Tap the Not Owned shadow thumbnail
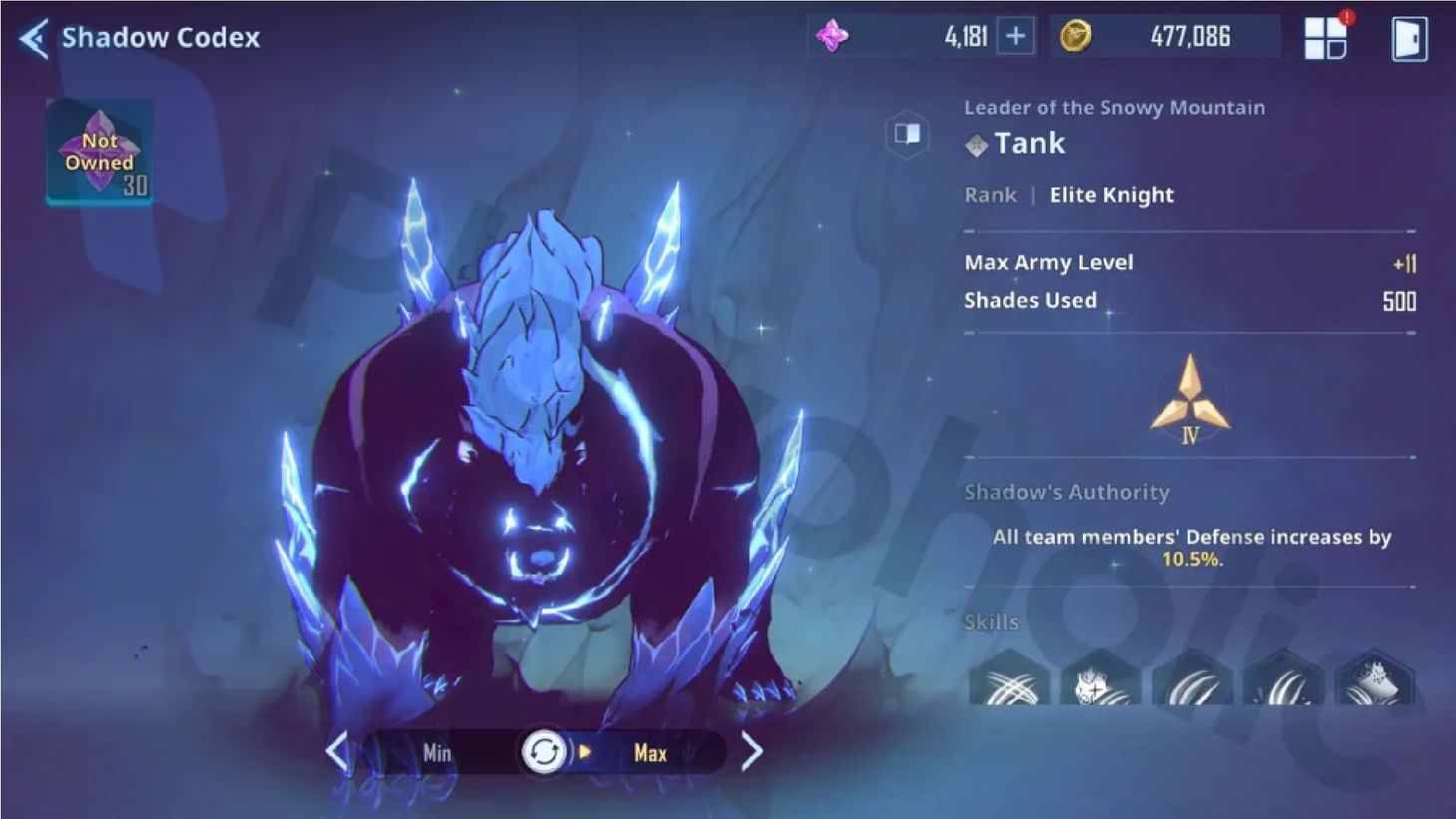Image resolution: width=1456 pixels, height=819 pixels. pos(100,152)
